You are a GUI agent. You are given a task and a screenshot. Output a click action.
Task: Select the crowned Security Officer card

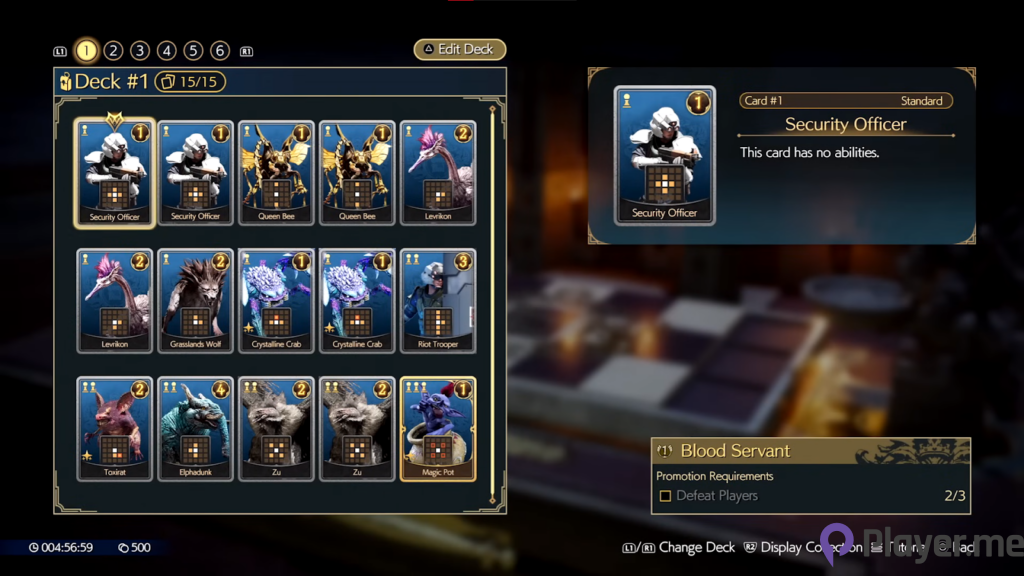pos(114,174)
